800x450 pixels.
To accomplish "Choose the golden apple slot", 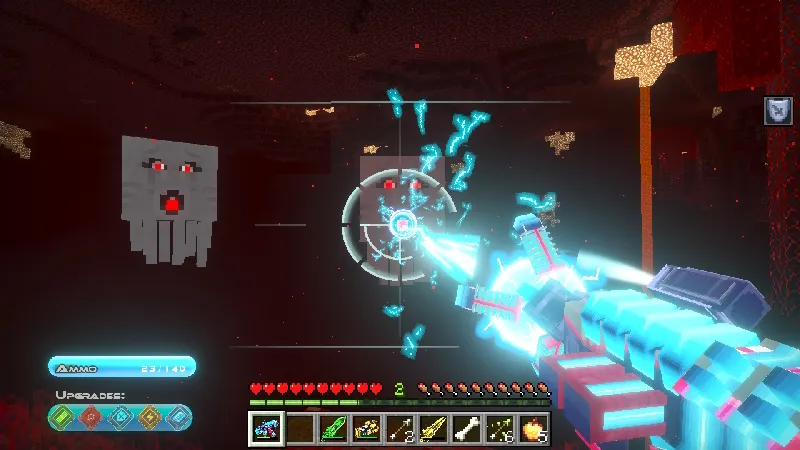I will tap(533, 429).
